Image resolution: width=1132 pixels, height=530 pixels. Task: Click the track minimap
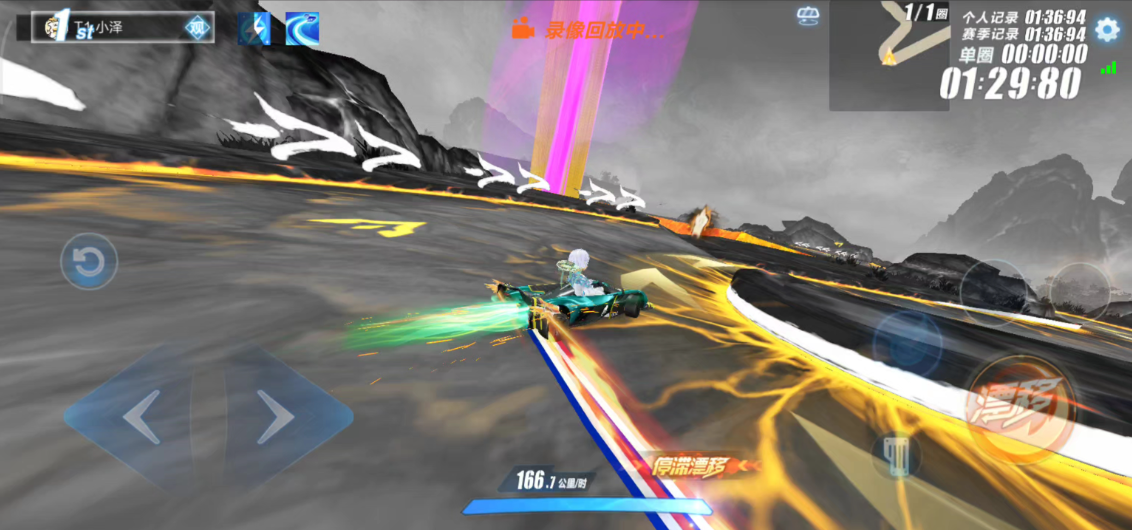pos(888,50)
